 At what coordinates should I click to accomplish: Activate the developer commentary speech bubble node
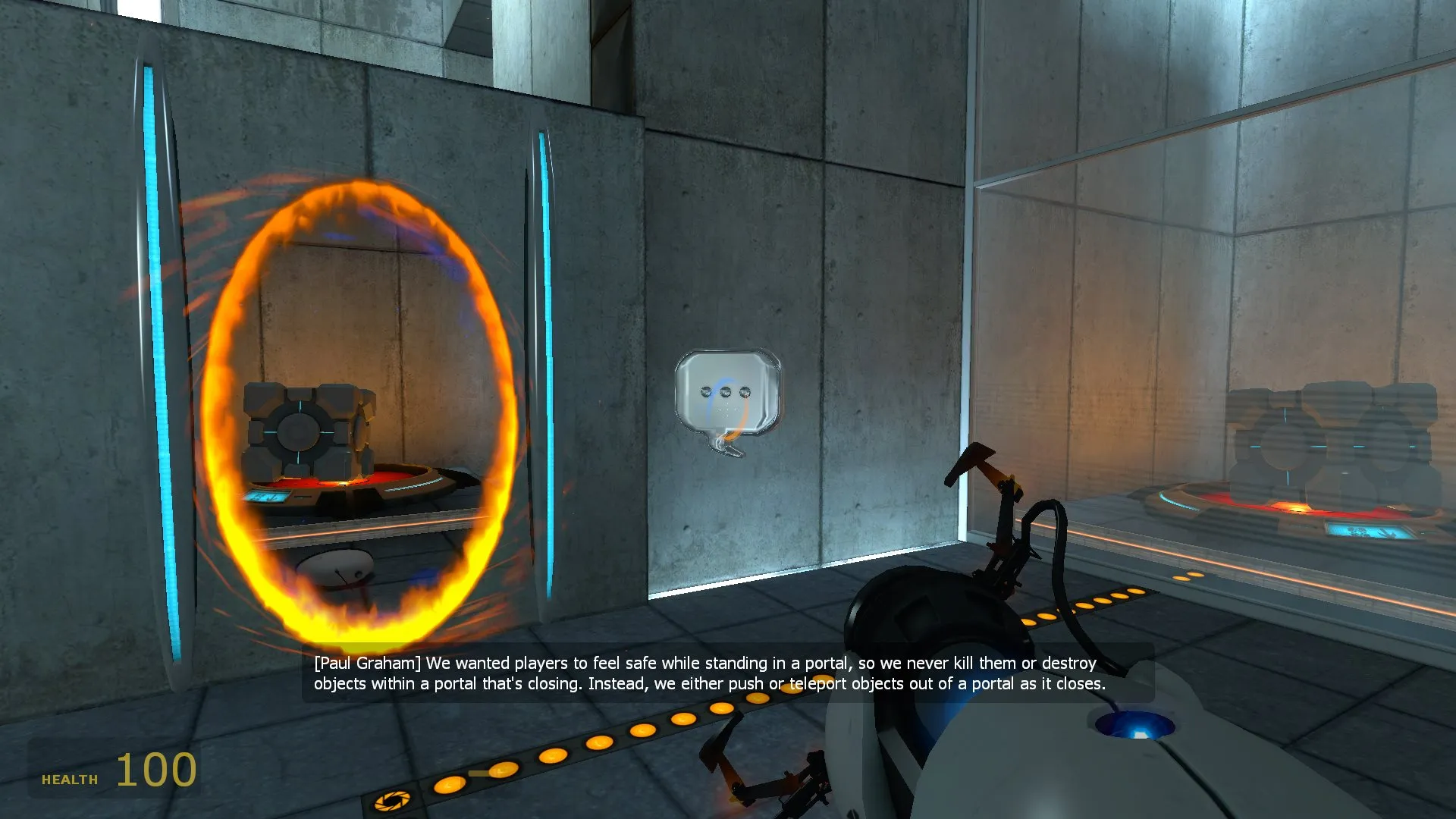click(x=726, y=394)
